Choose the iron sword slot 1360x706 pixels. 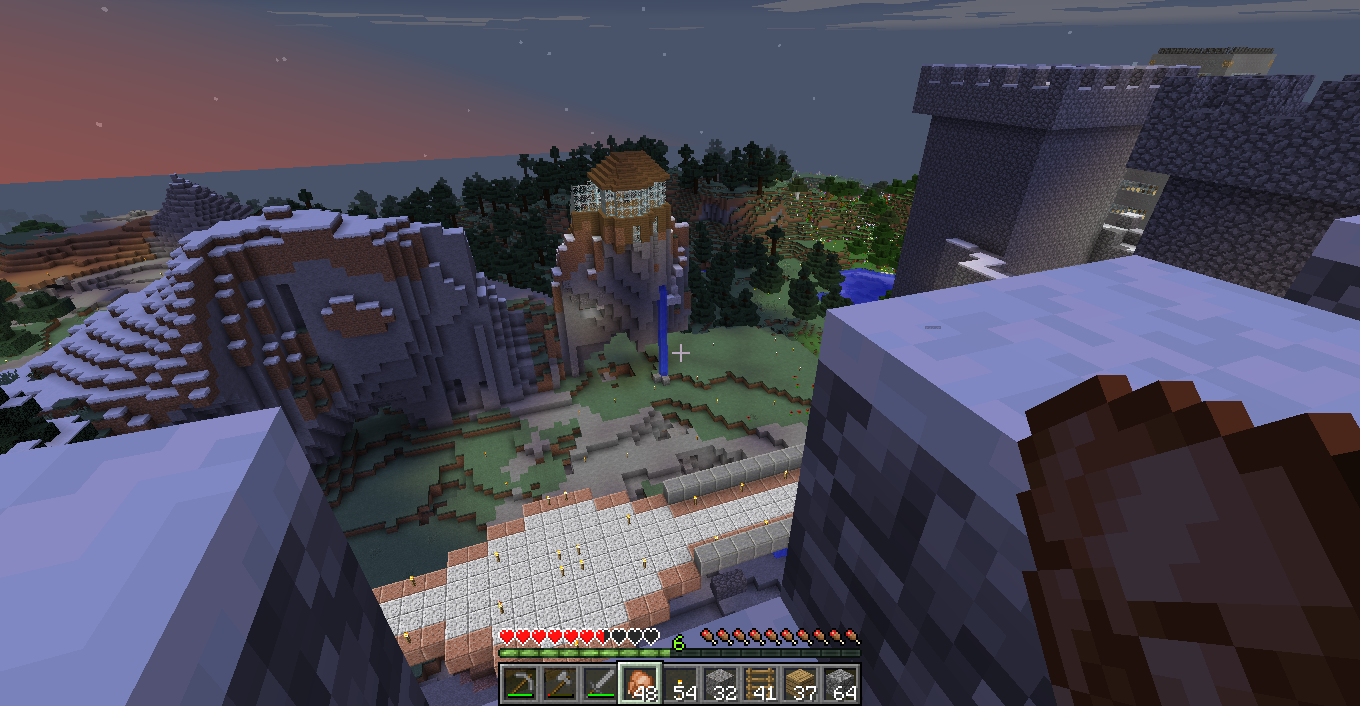coord(600,684)
